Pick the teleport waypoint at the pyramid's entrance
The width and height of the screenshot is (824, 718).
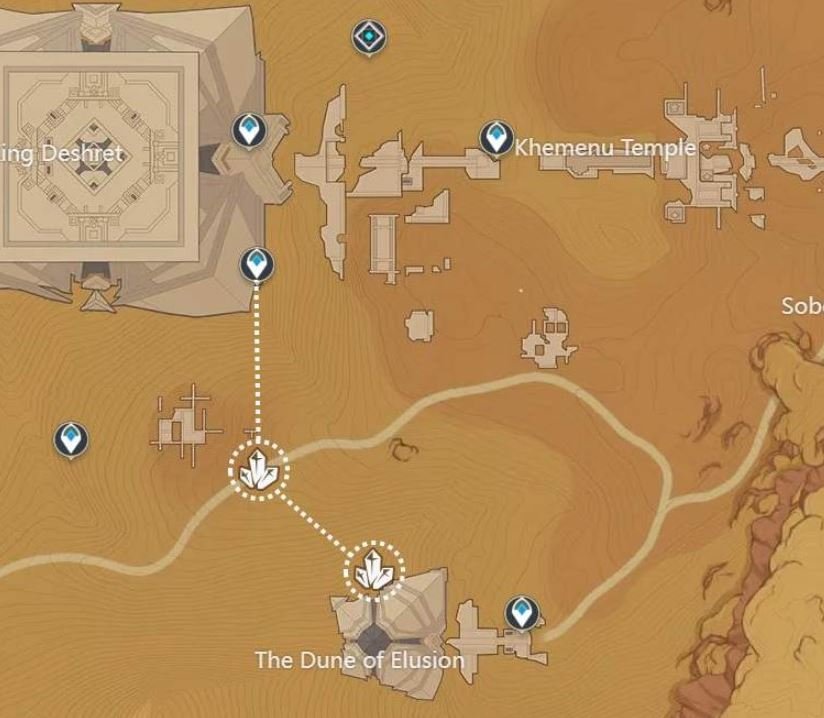tap(248, 130)
